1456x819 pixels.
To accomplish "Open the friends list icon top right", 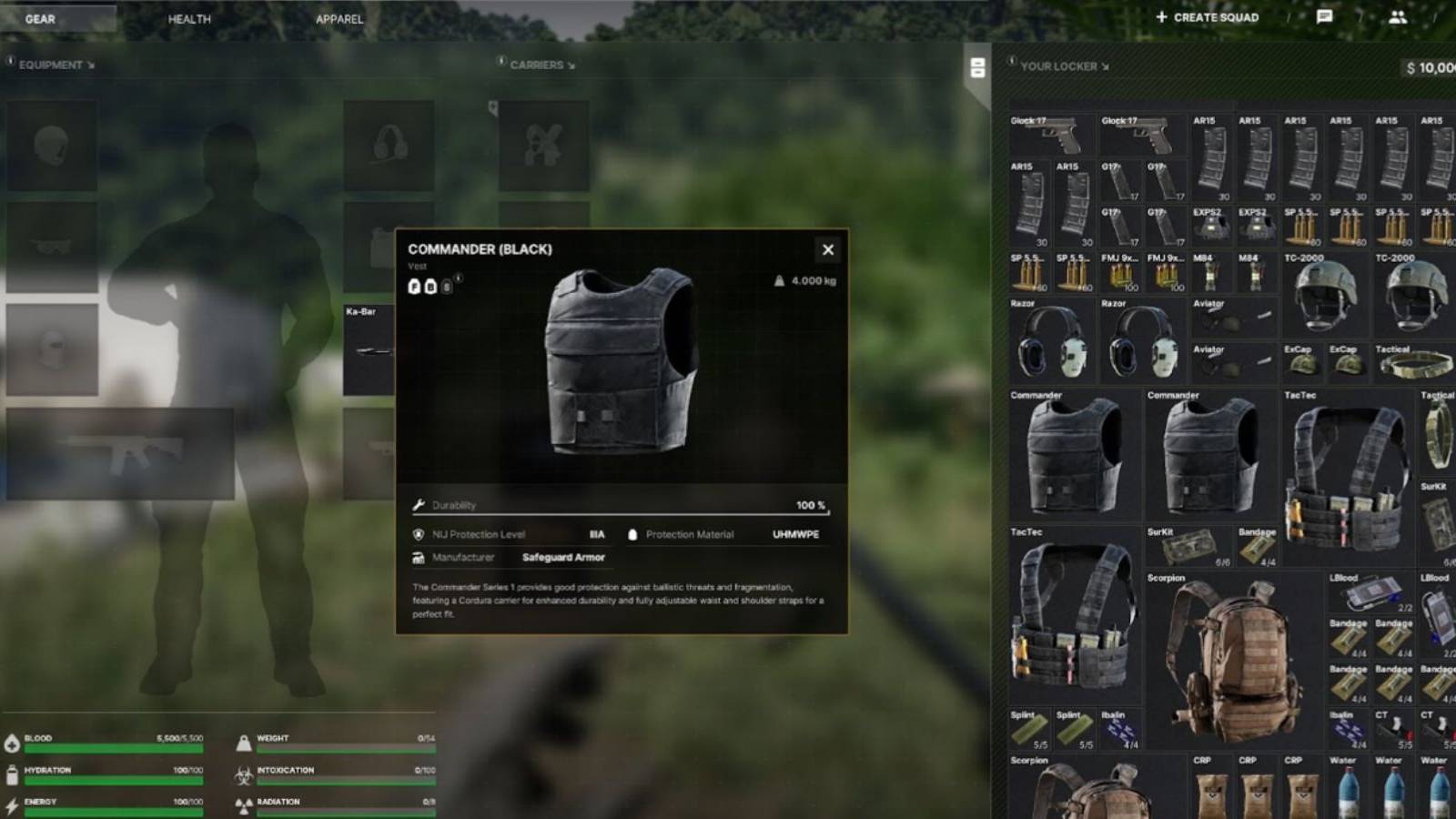I will [x=1398, y=16].
